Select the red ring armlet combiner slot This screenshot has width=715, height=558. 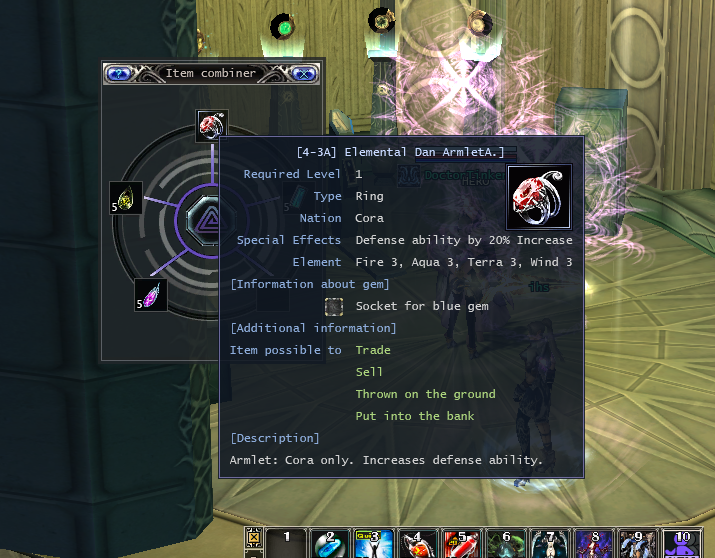tap(211, 125)
